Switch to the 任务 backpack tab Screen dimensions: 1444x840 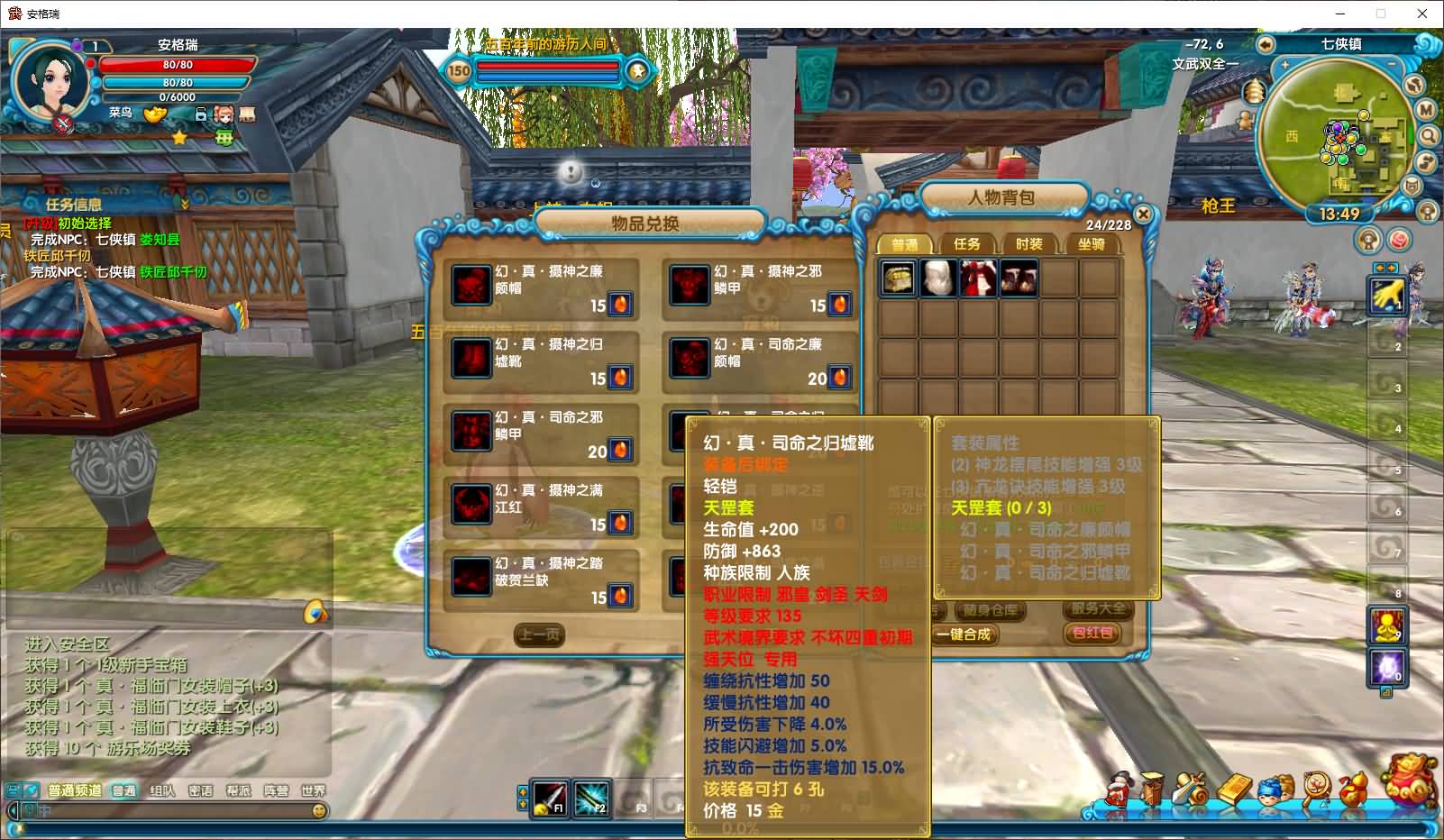click(x=967, y=243)
